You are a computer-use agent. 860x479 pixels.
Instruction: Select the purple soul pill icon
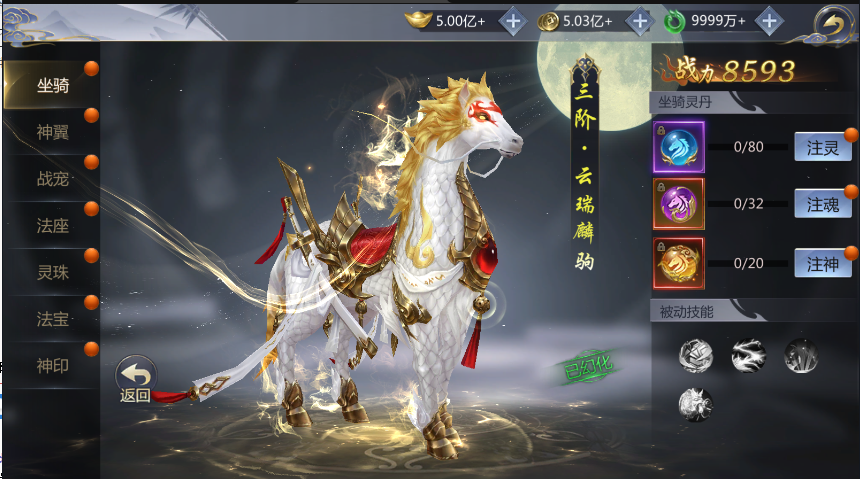click(x=679, y=205)
